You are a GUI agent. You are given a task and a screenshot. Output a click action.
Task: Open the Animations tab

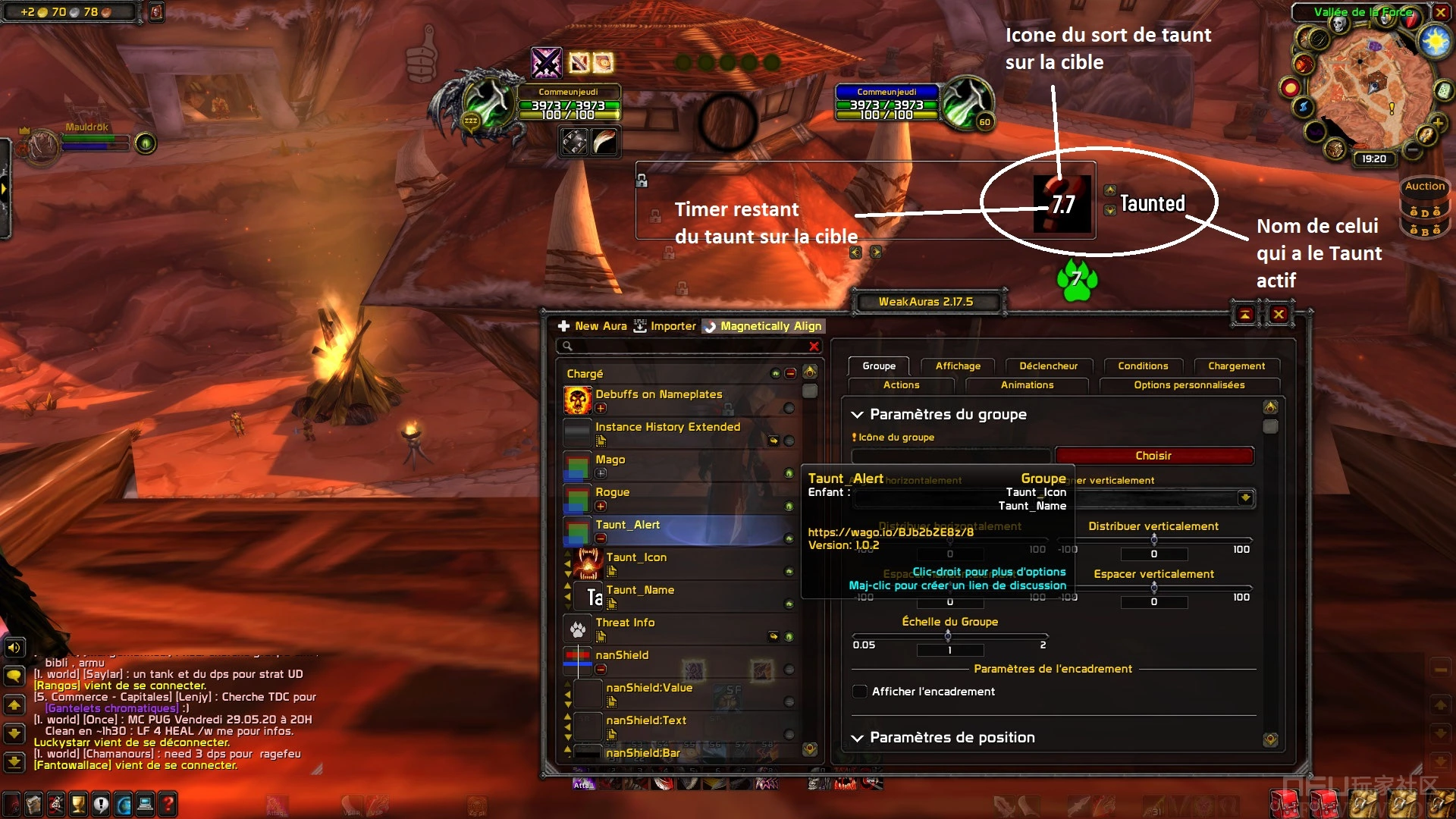[x=1027, y=385]
